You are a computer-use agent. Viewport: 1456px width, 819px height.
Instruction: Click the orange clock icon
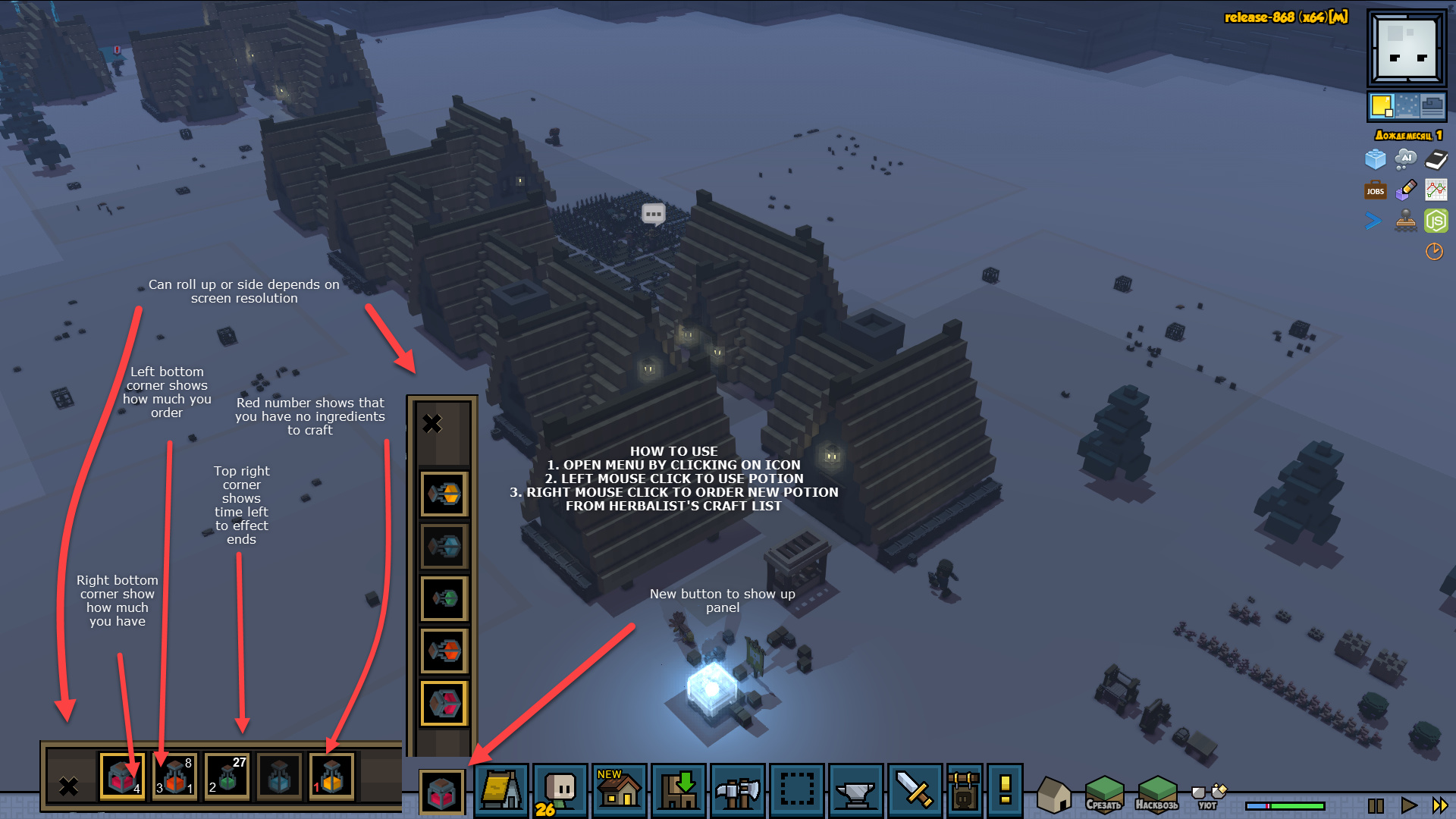(1434, 252)
